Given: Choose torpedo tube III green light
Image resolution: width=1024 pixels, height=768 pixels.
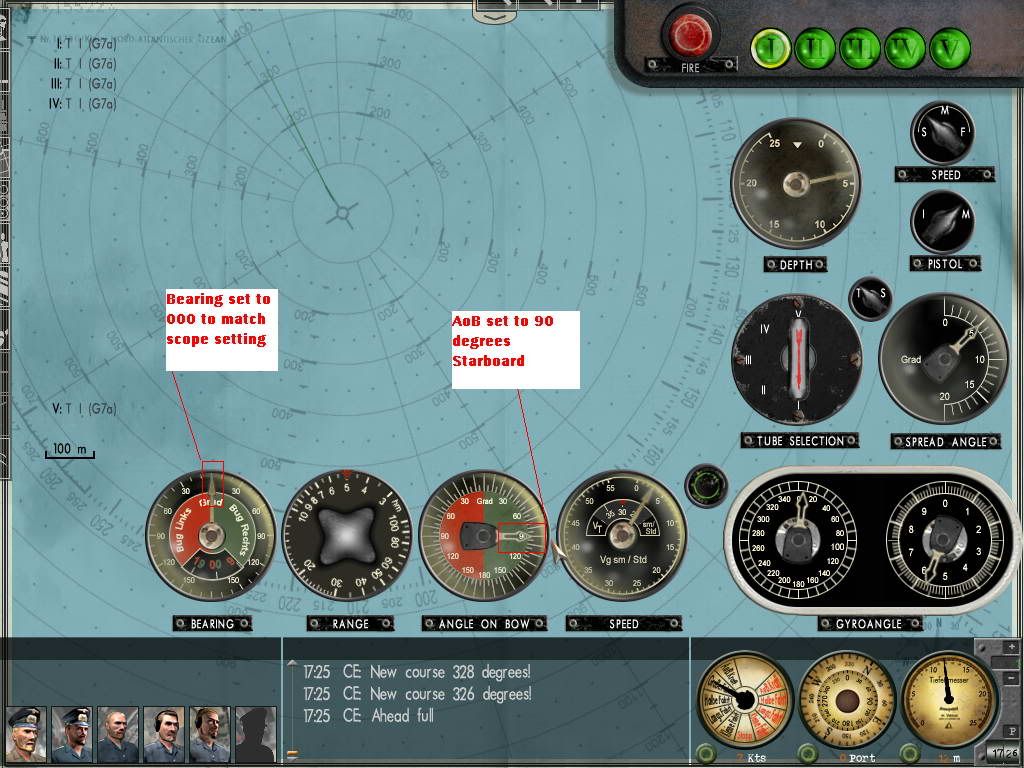Looking at the screenshot, I should (x=859, y=48).
